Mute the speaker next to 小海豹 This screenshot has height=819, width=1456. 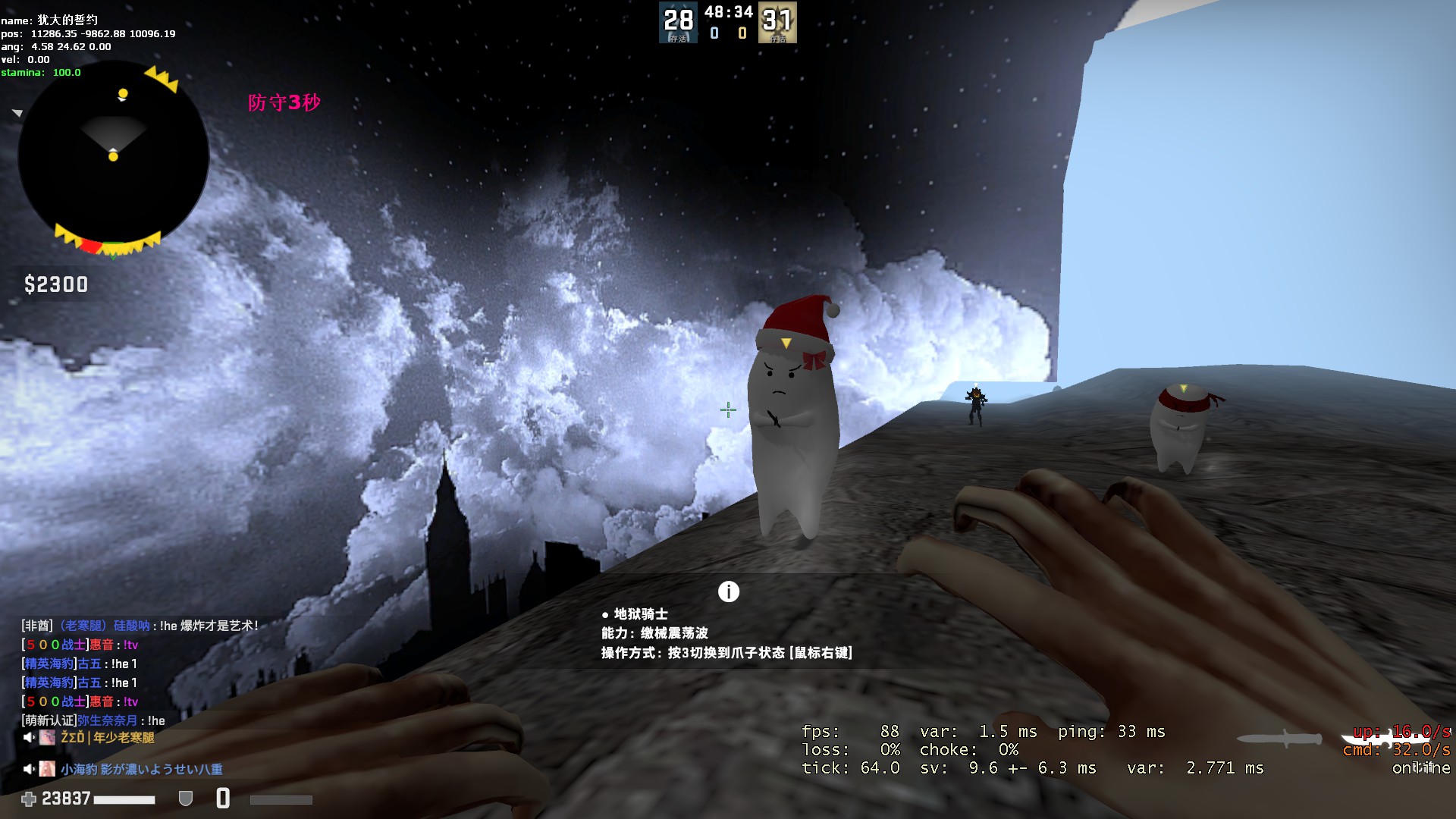(28, 768)
